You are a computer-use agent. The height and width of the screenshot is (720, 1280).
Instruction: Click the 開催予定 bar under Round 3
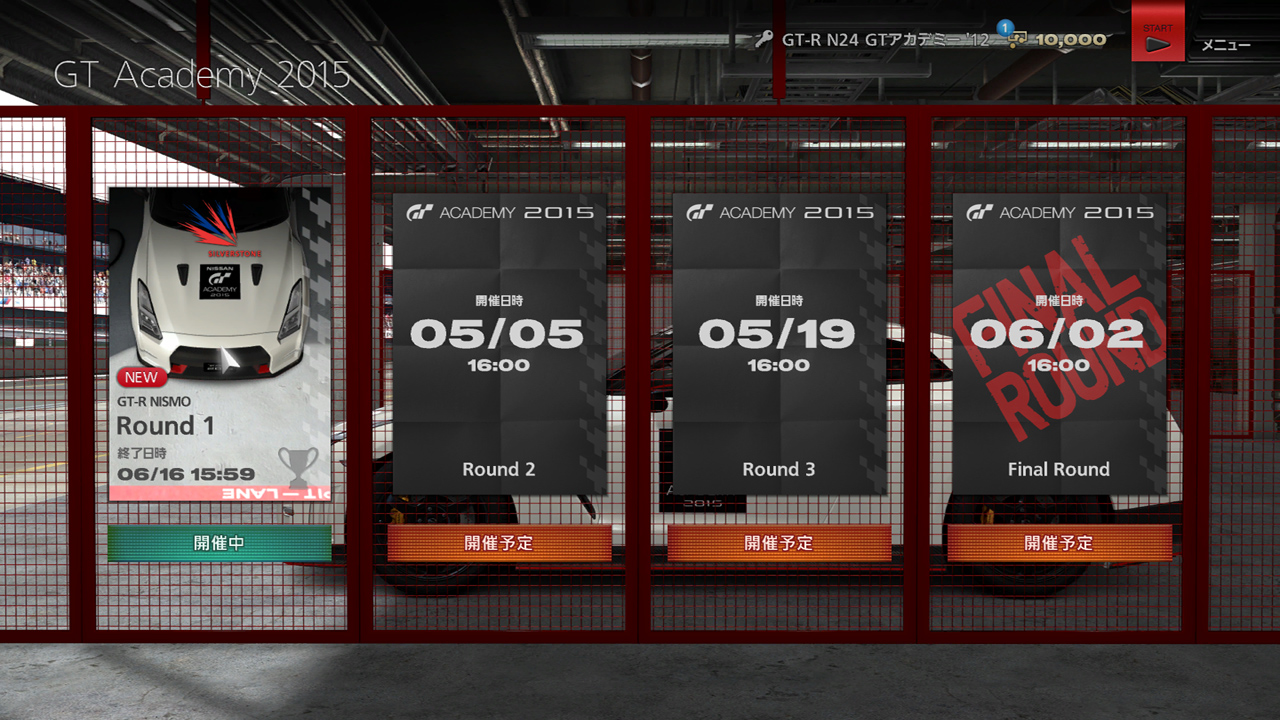tap(779, 544)
